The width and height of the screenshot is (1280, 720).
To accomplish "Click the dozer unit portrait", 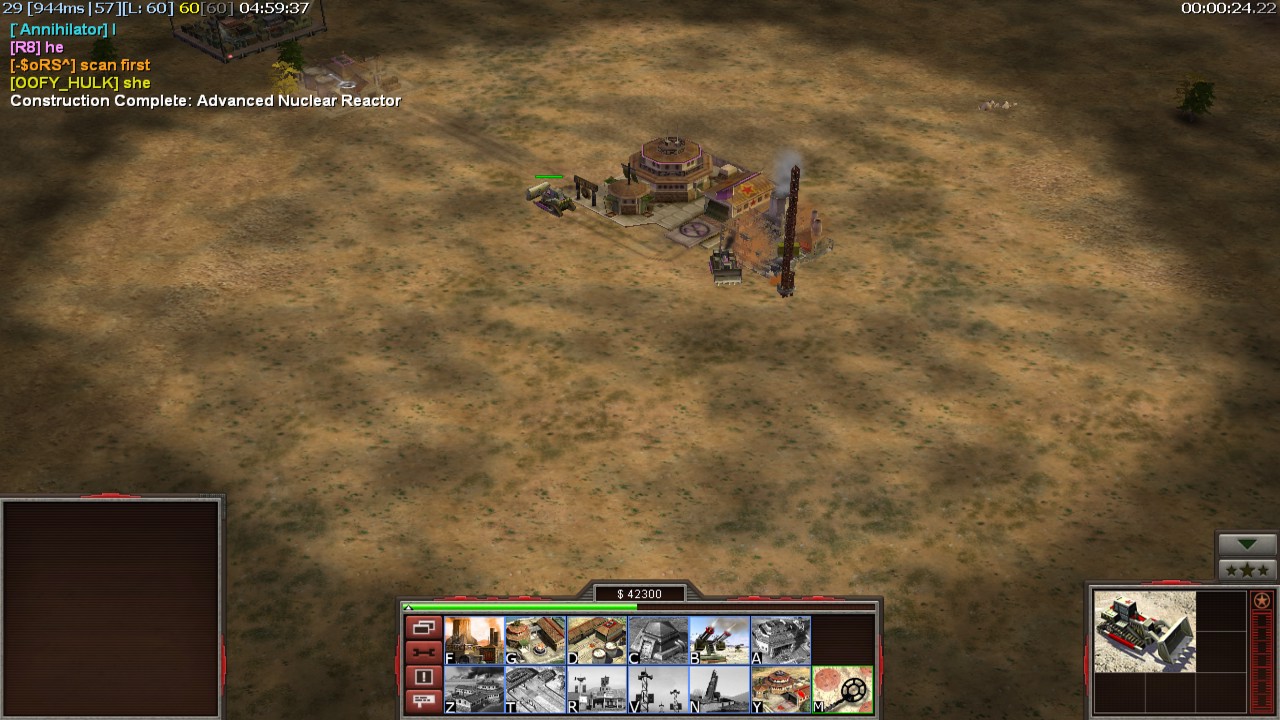I will click(1144, 631).
